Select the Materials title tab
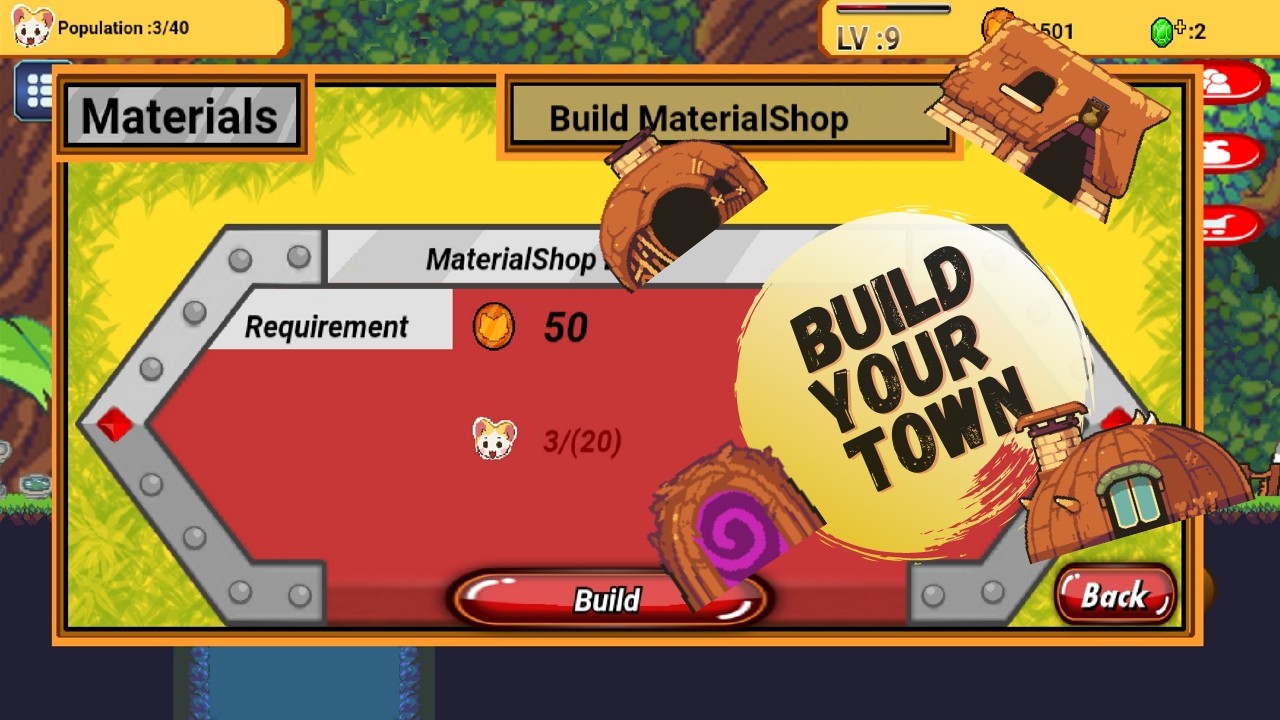 [180, 113]
